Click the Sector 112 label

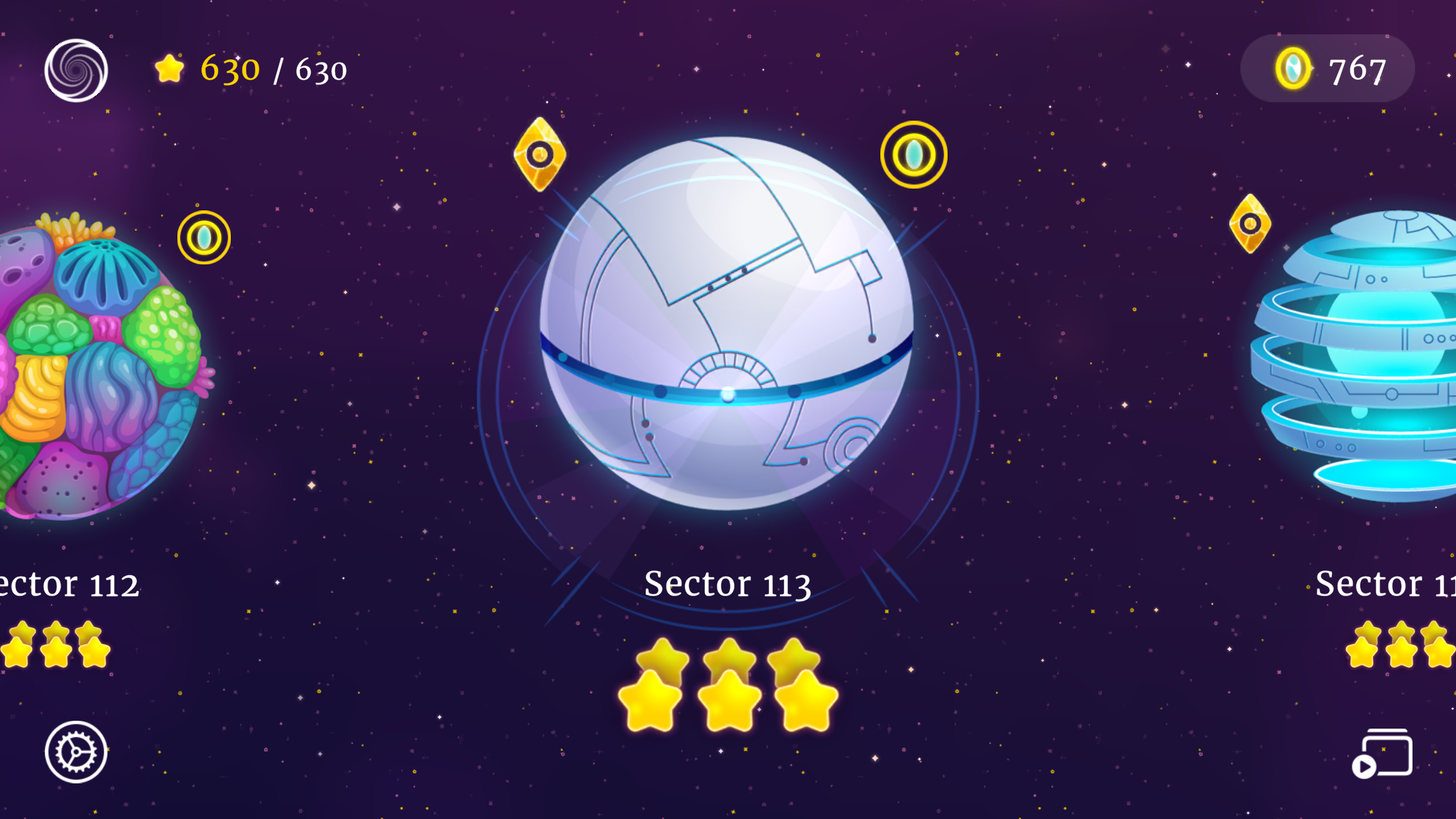coord(70,583)
